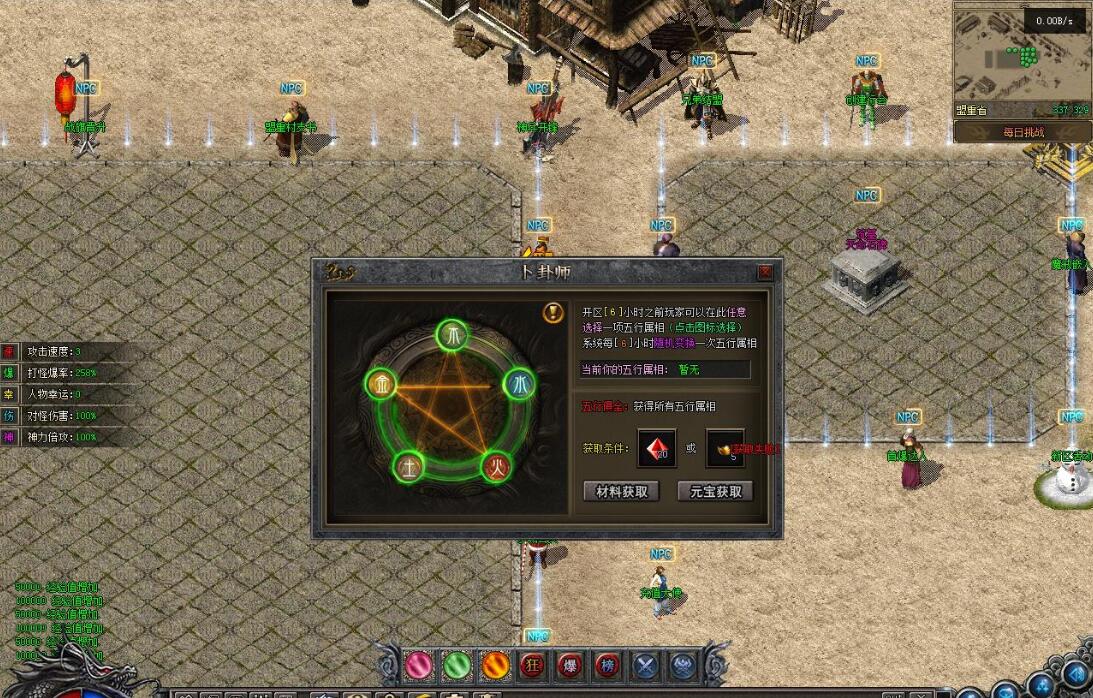Click the 元宝获取 button
This screenshot has width=1093, height=698.
click(x=715, y=491)
